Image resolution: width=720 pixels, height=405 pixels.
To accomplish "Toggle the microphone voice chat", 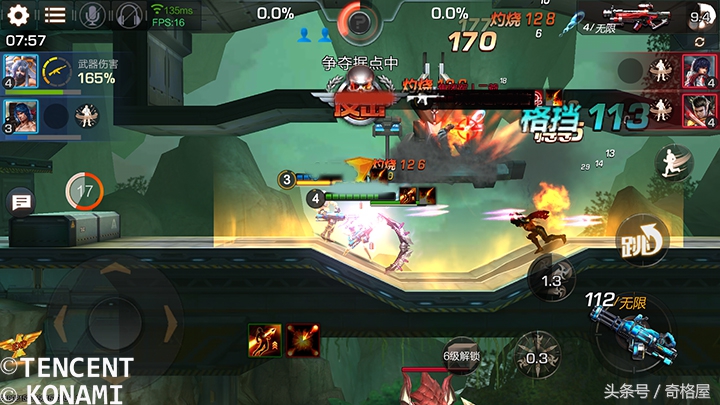I will pos(92,15).
